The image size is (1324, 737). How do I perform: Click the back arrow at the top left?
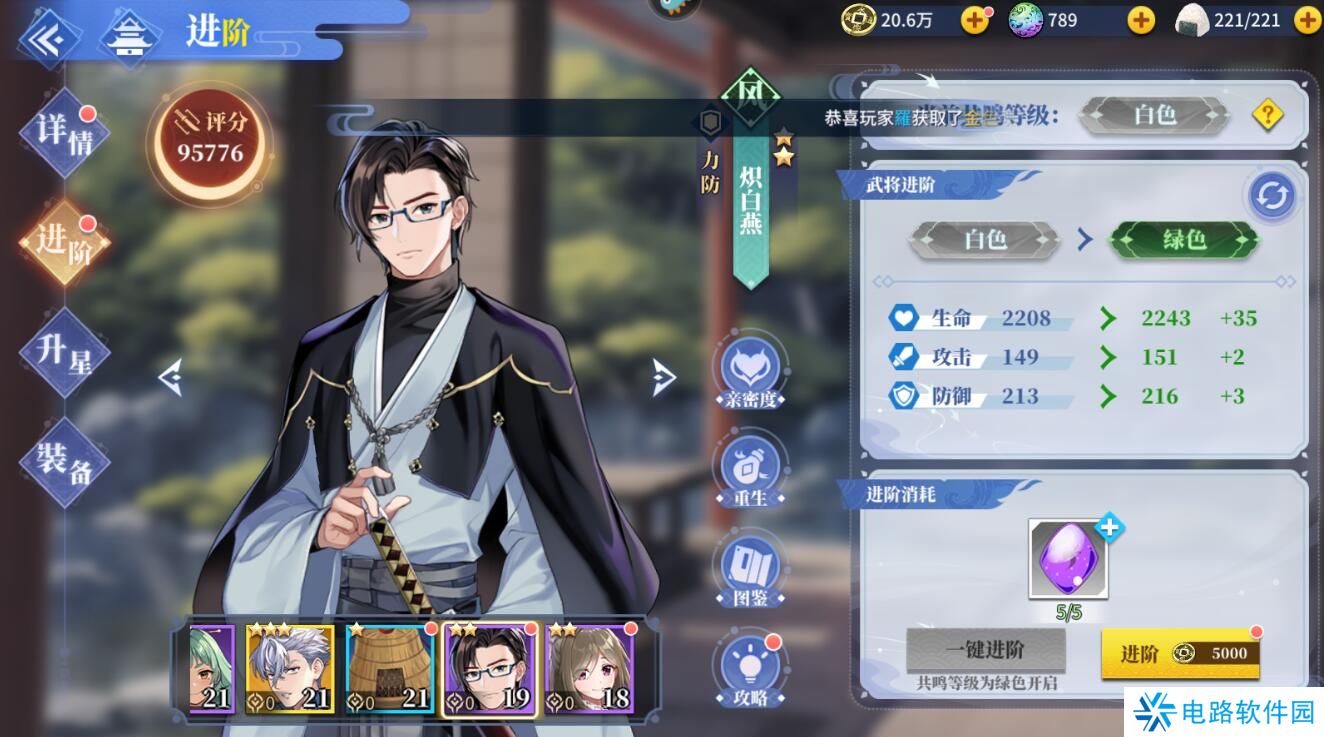coord(45,40)
